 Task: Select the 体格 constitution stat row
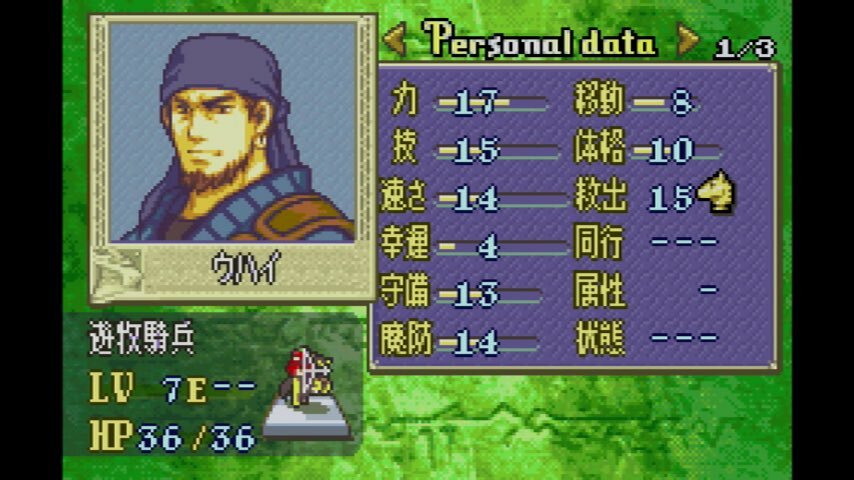tap(645, 150)
